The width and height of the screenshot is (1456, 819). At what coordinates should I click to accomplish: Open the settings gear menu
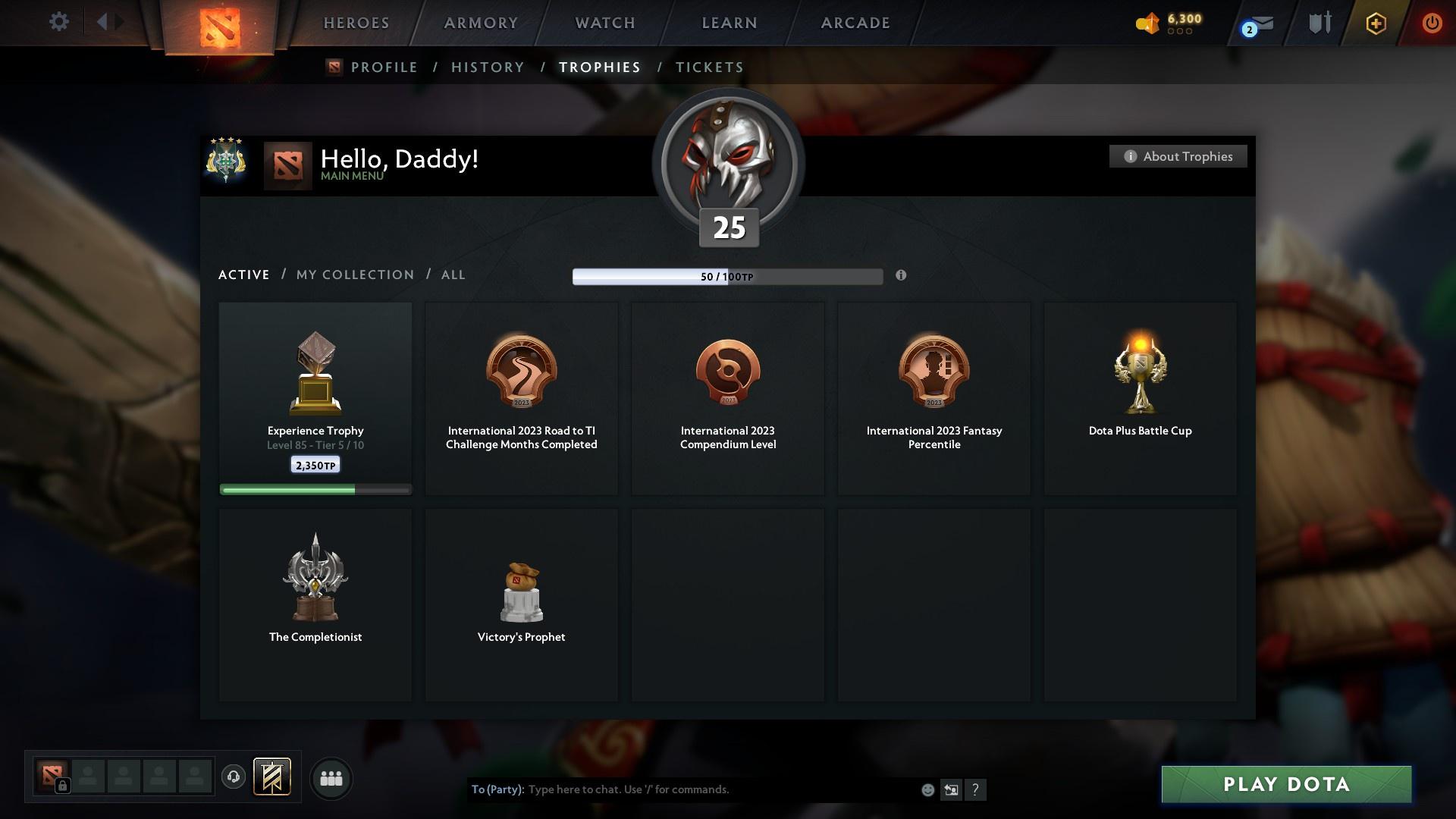pyautogui.click(x=59, y=21)
